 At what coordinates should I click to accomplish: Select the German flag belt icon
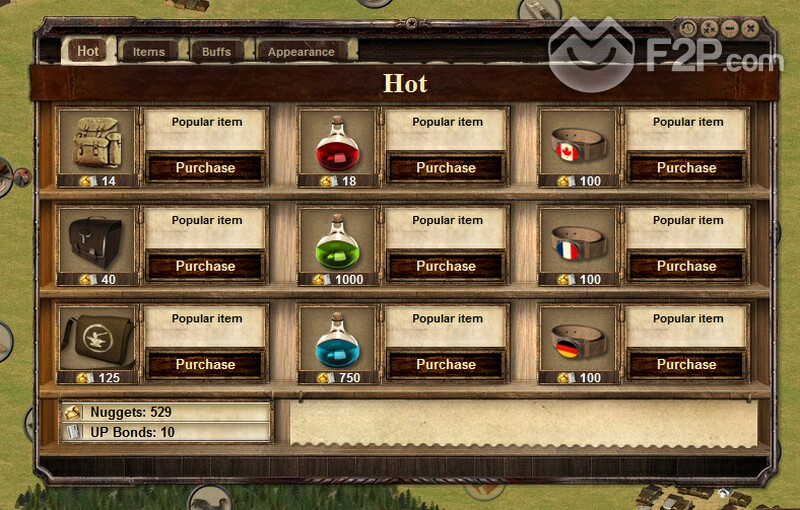tap(578, 338)
